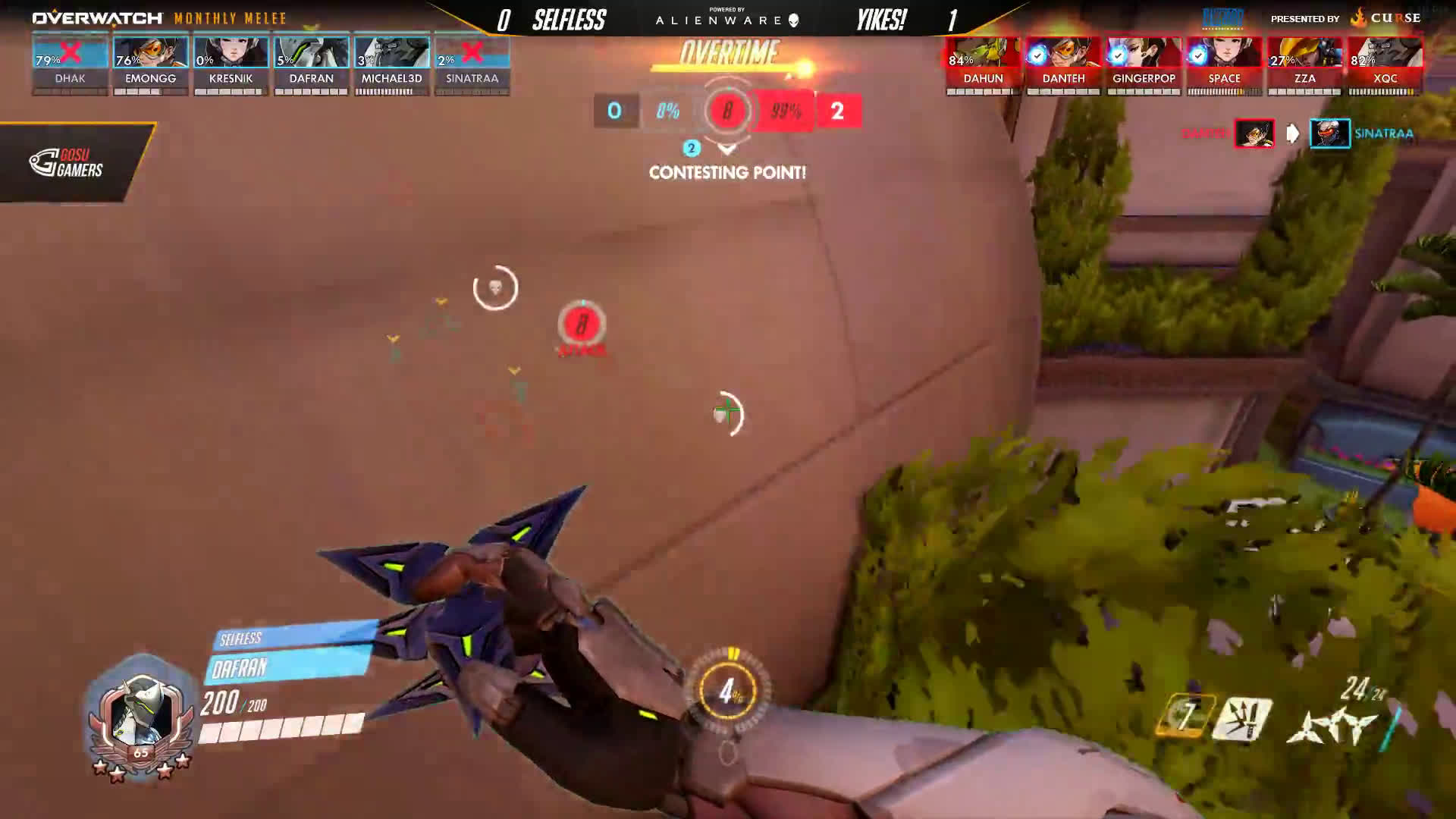This screenshot has width=1456, height=819.
Task: Choose EMONGG's Tracer portrait
Action: click(150, 54)
